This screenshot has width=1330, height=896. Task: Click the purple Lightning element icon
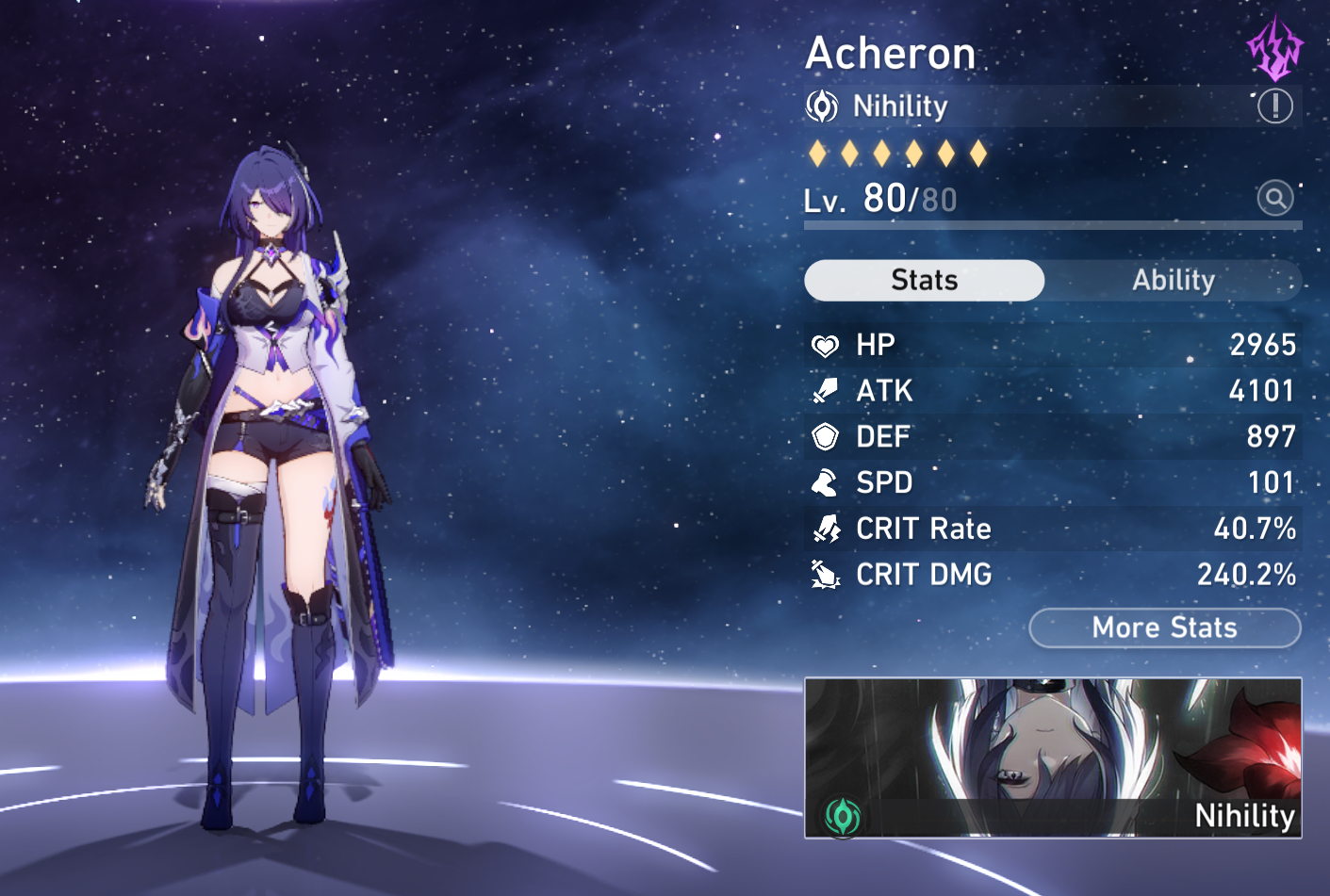coord(1274,47)
